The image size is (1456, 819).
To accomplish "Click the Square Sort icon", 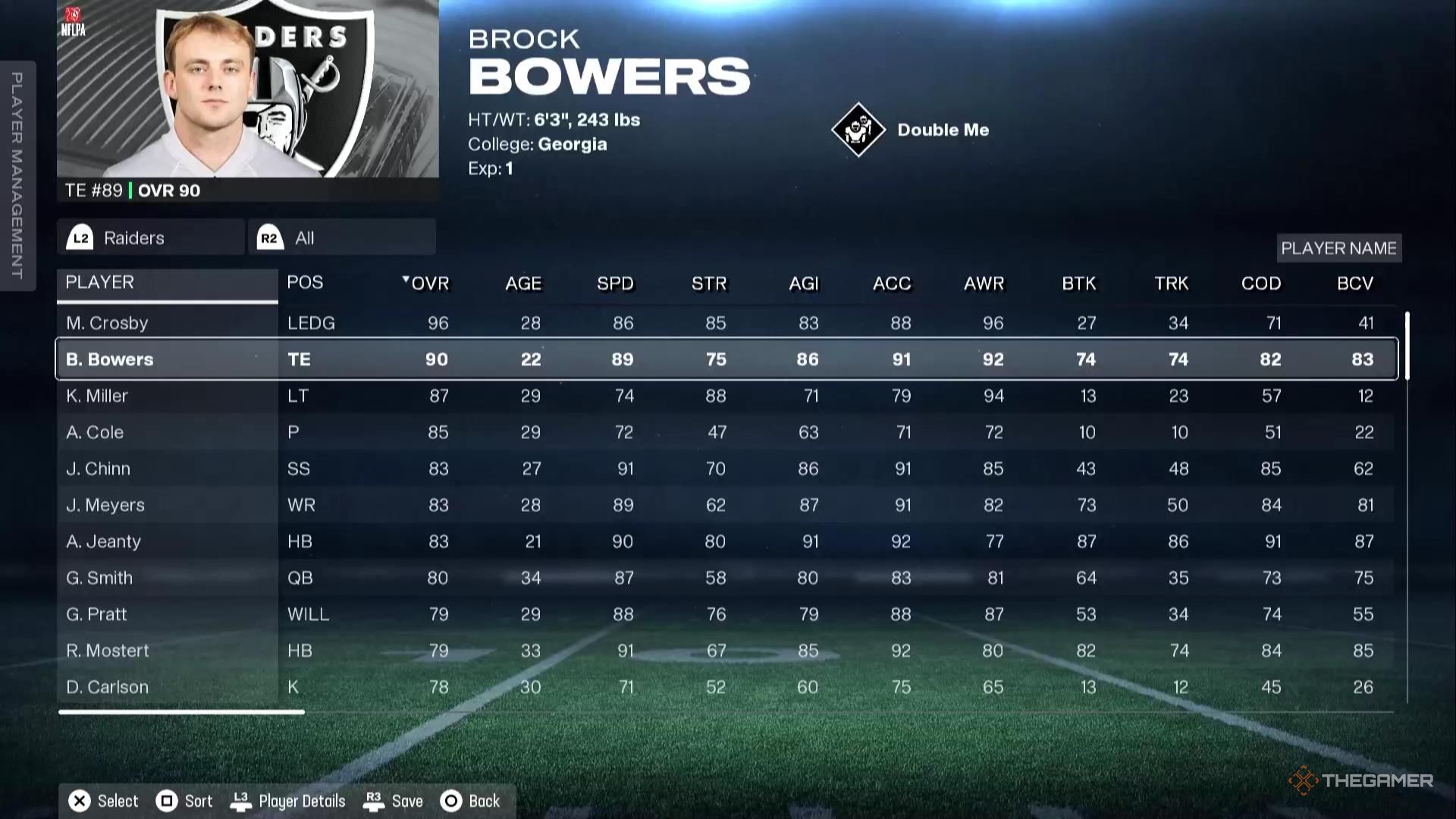I will [x=165, y=801].
